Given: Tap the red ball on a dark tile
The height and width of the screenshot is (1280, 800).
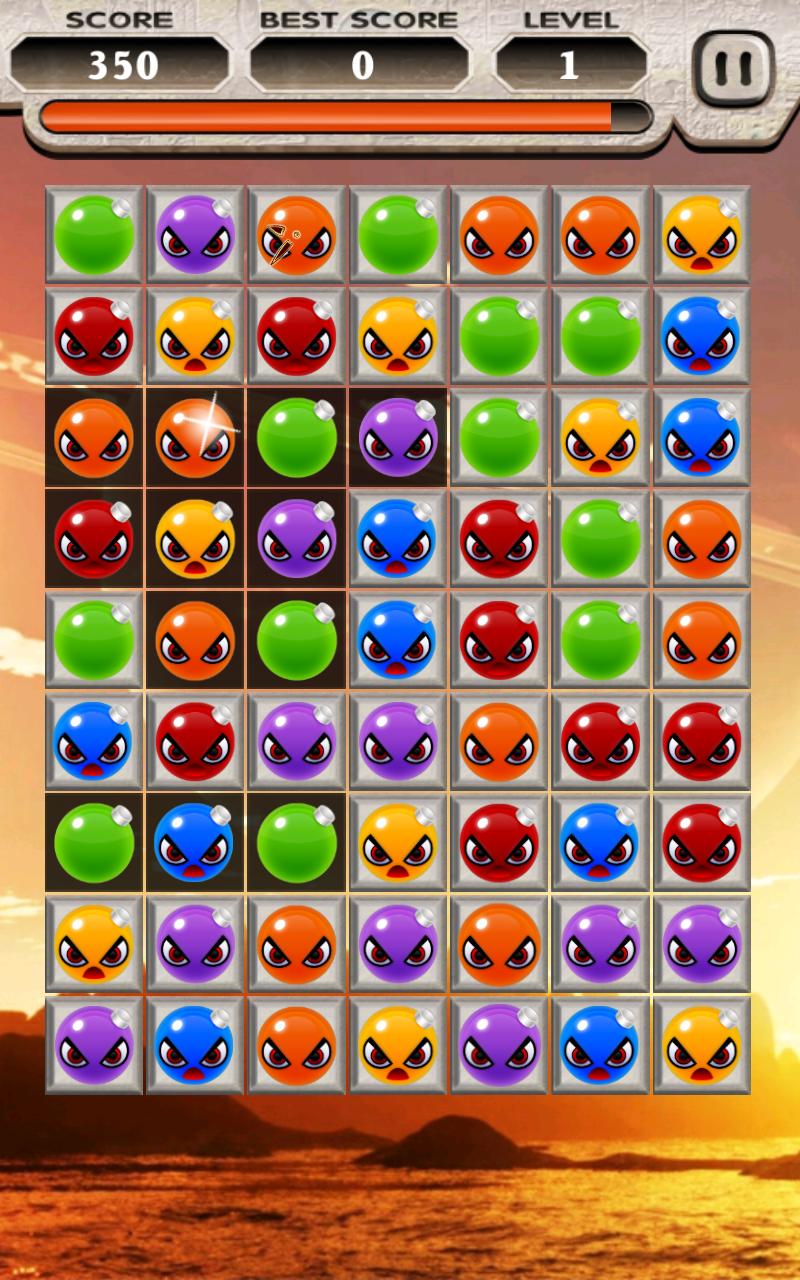Looking at the screenshot, I should point(94,539).
